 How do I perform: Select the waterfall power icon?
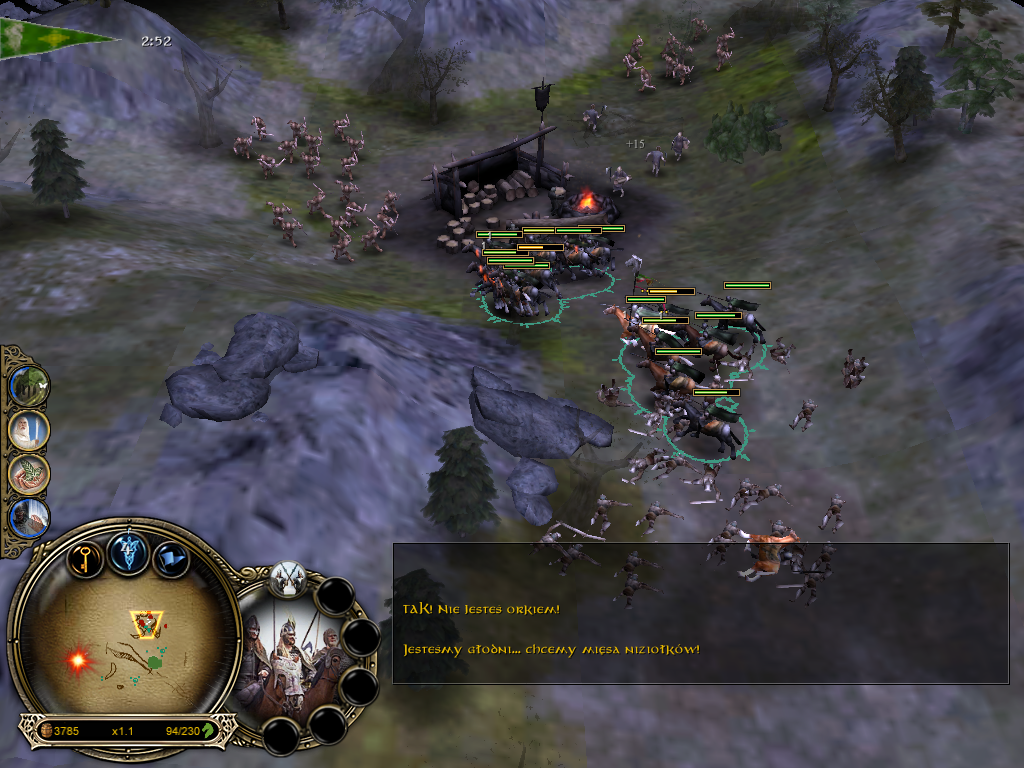[27, 517]
